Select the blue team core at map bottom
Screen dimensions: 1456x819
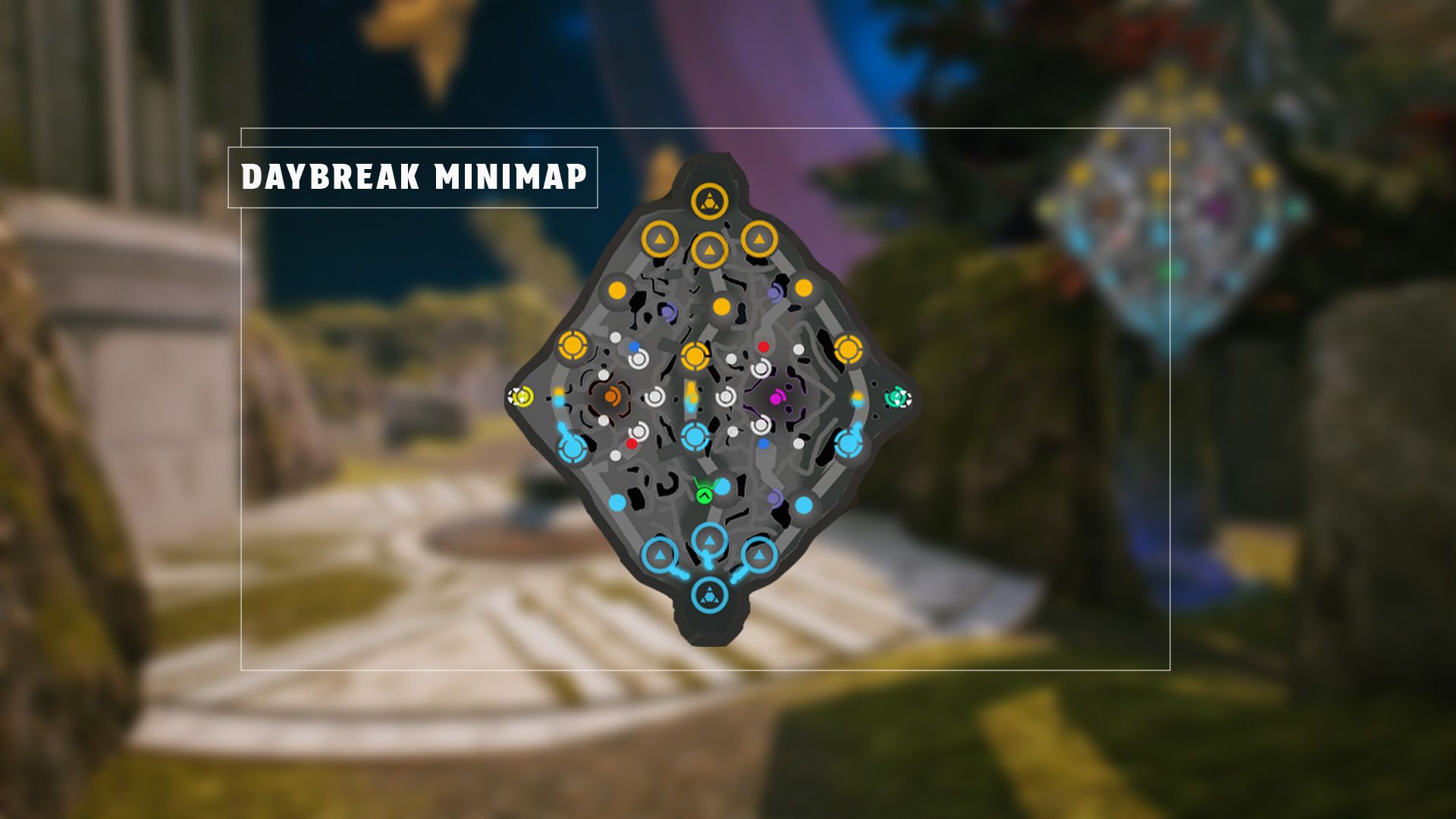[x=711, y=595]
